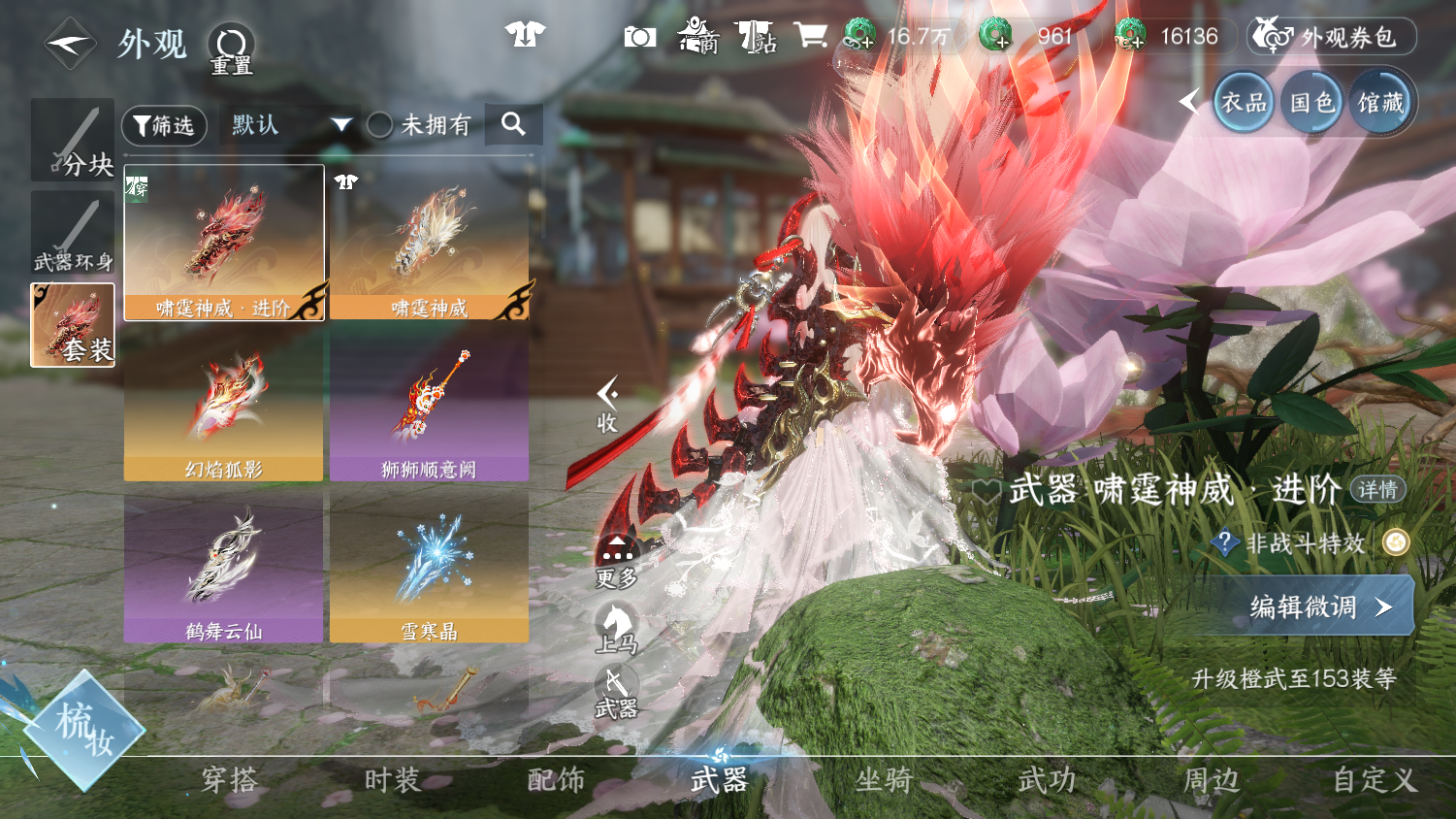This screenshot has width=1456, height=819.
Task: Open the 筛选 filter options
Action: pos(164,125)
